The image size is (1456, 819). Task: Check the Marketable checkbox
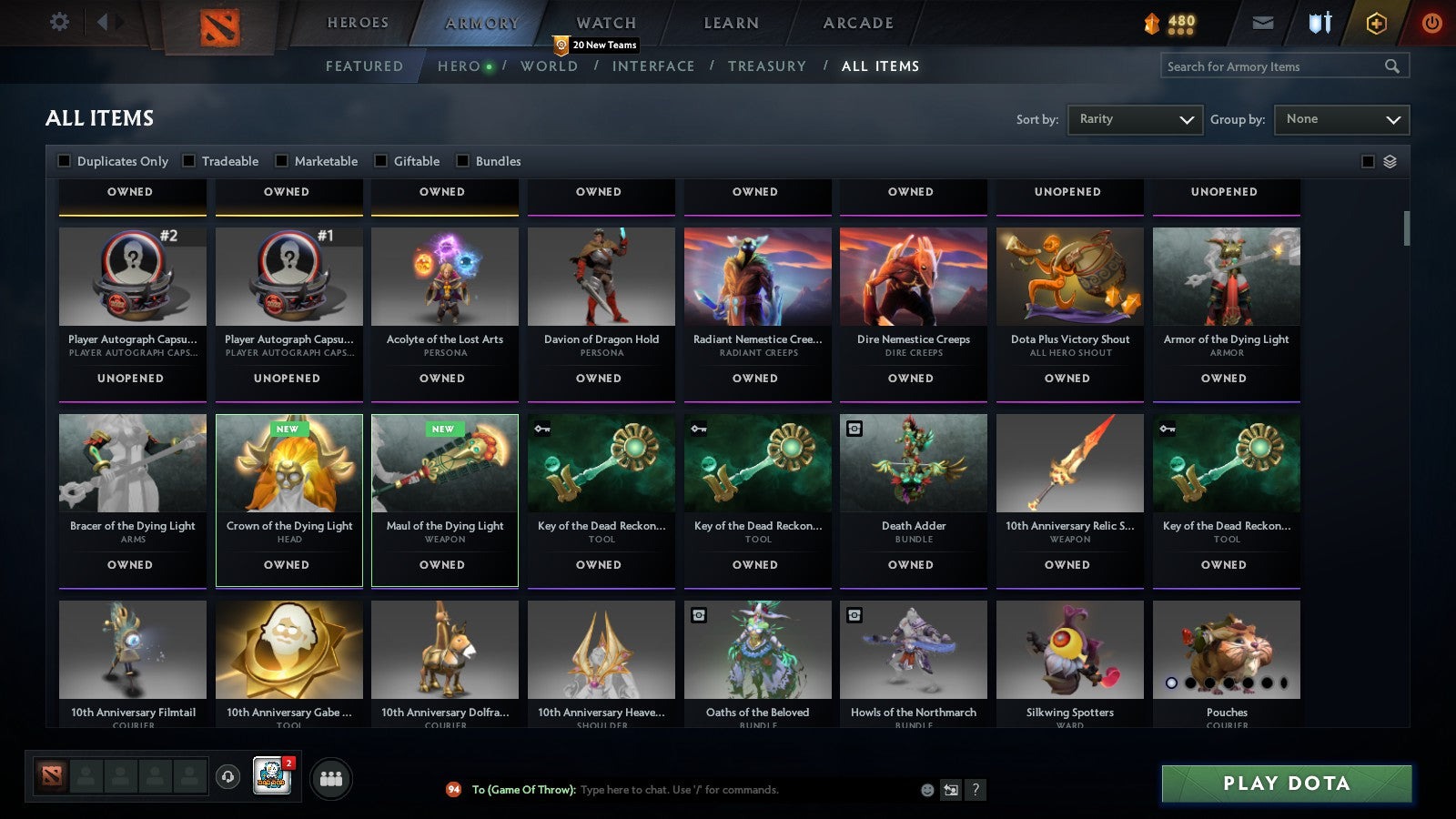coord(281,161)
